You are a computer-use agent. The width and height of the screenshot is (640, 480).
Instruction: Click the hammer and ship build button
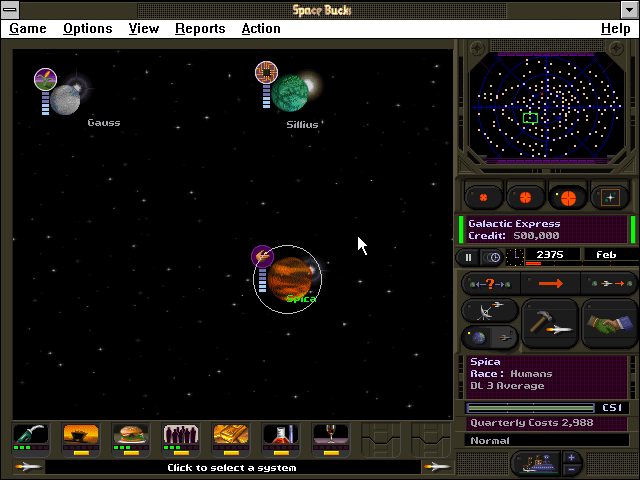pos(550,323)
